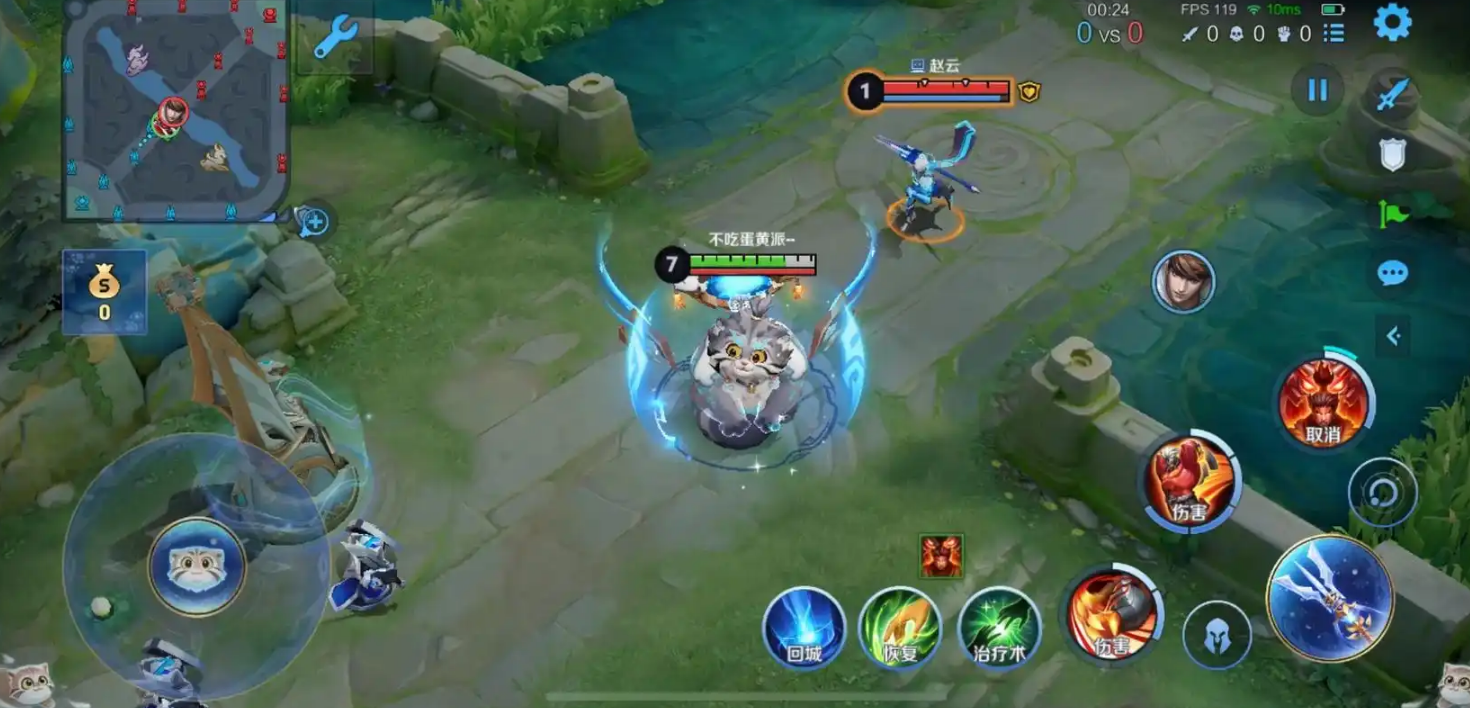Tap the 取消 ultimate skill button
Image resolution: width=1470 pixels, height=708 pixels.
click(1323, 404)
